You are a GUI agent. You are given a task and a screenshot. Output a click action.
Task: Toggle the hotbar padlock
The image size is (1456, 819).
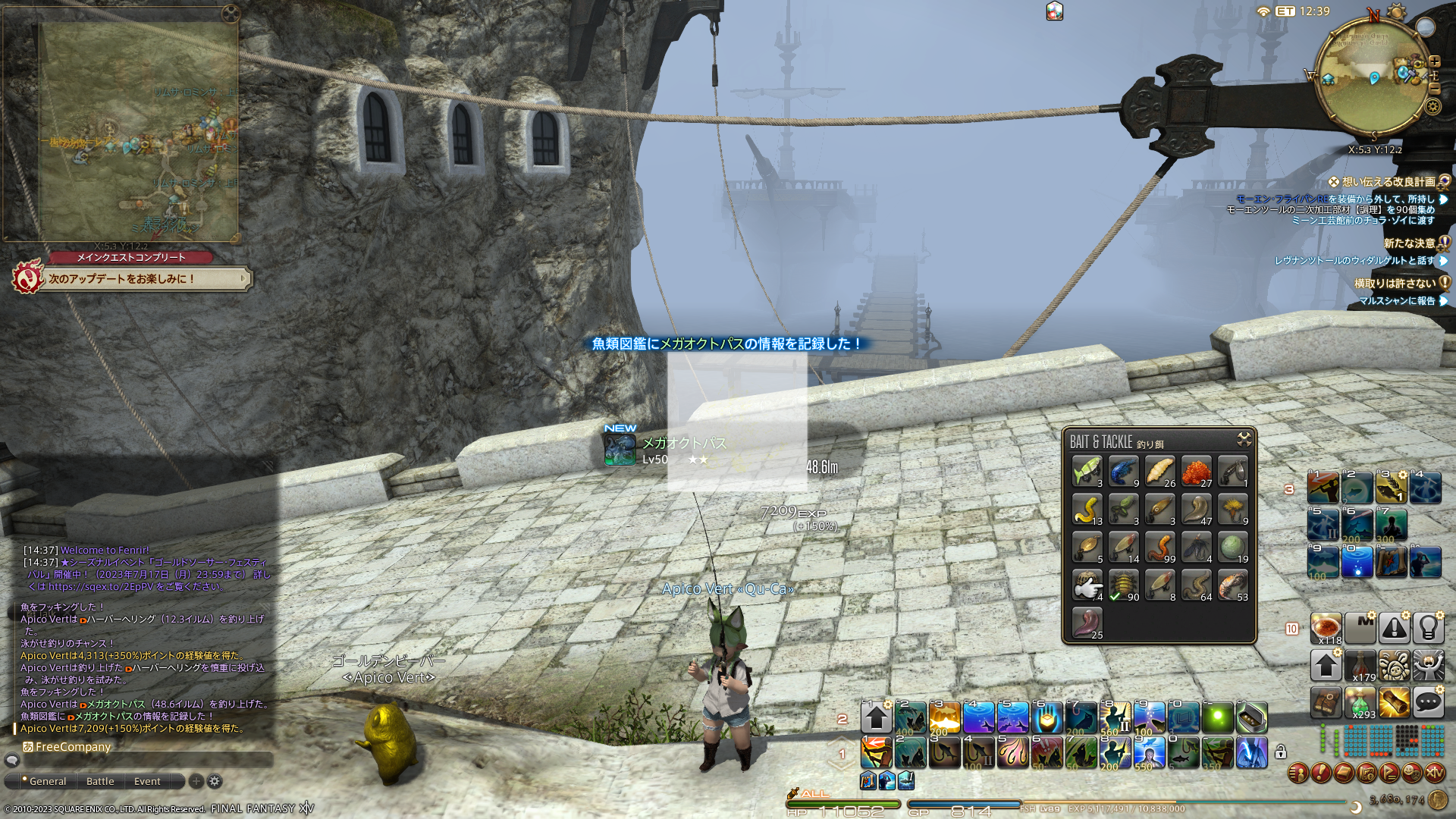(1280, 752)
